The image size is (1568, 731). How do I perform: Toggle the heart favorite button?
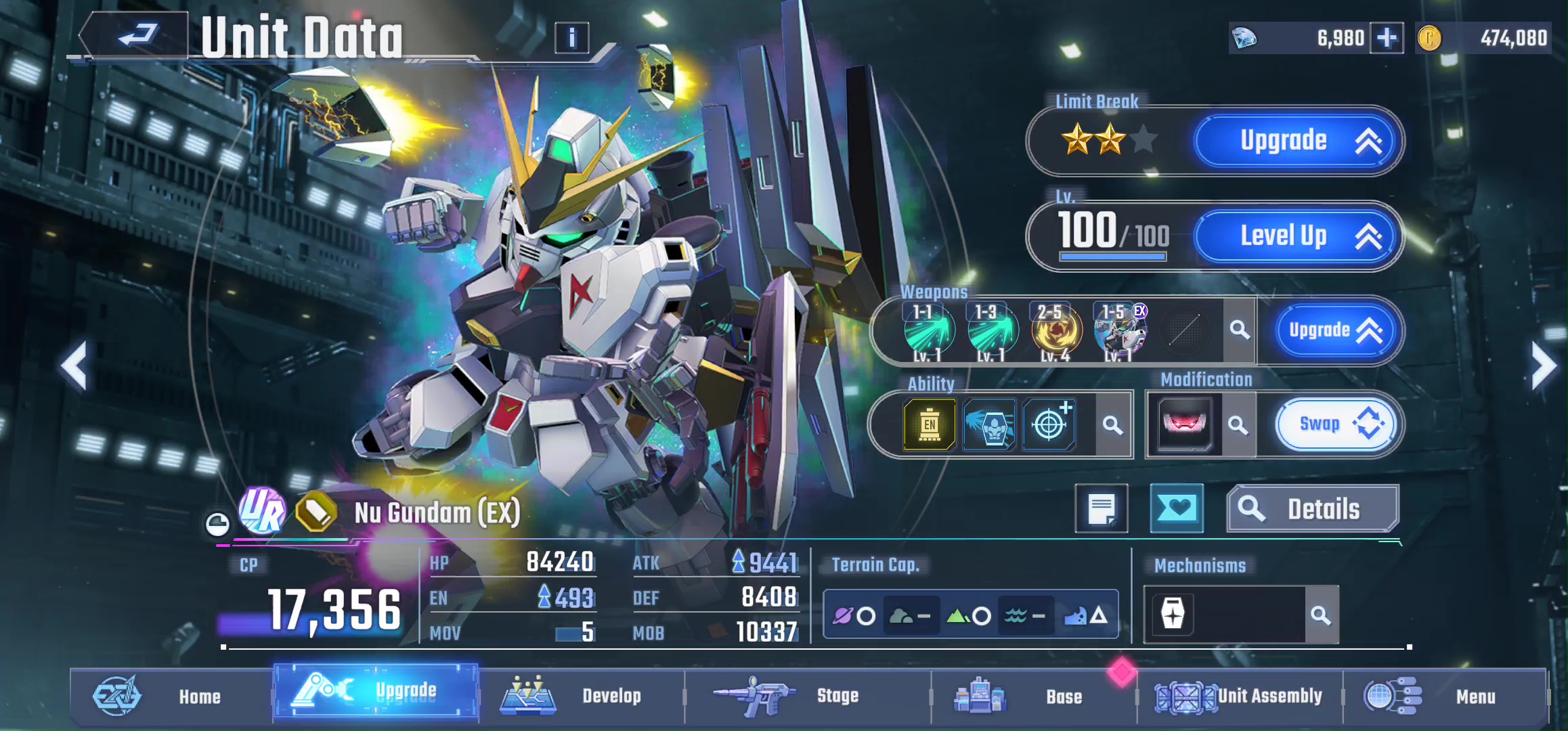(1177, 508)
